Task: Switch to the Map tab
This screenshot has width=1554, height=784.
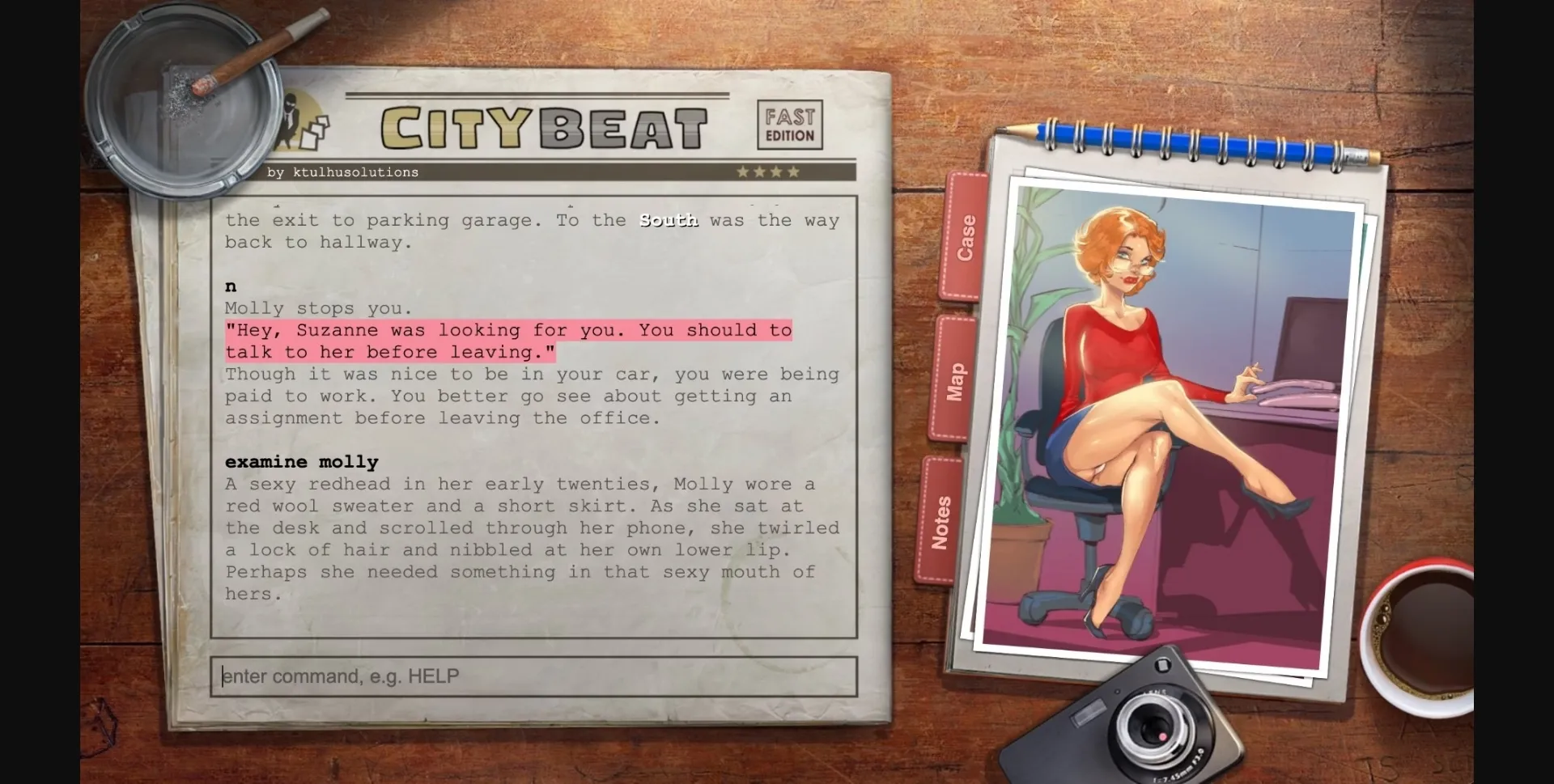Action: click(957, 380)
